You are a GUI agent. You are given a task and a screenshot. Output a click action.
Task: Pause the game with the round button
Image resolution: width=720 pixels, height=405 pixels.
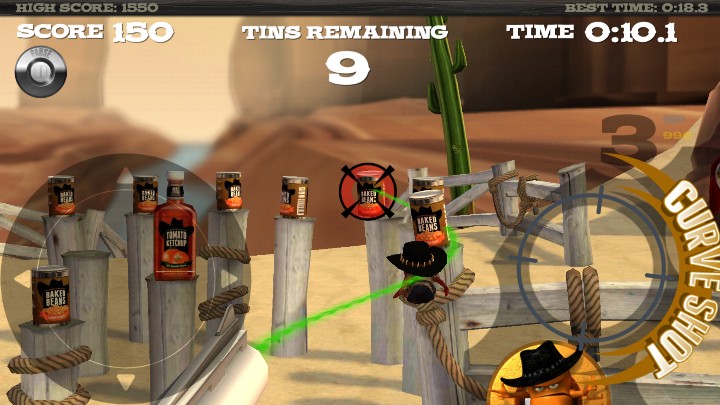[x=41, y=72]
